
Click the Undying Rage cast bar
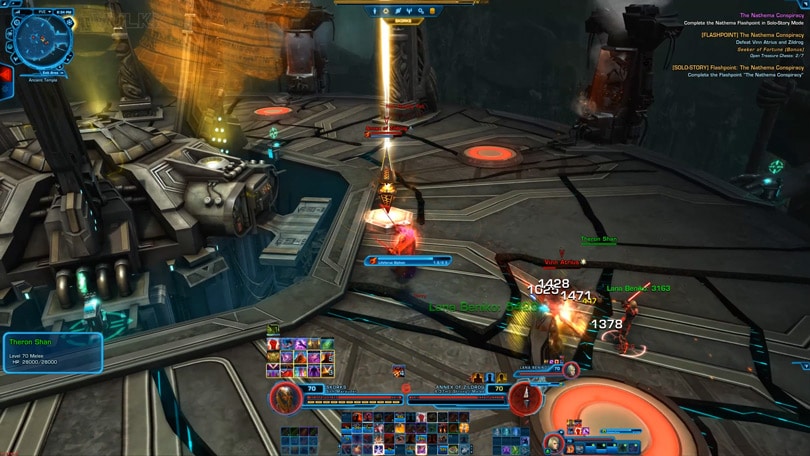[408, 261]
